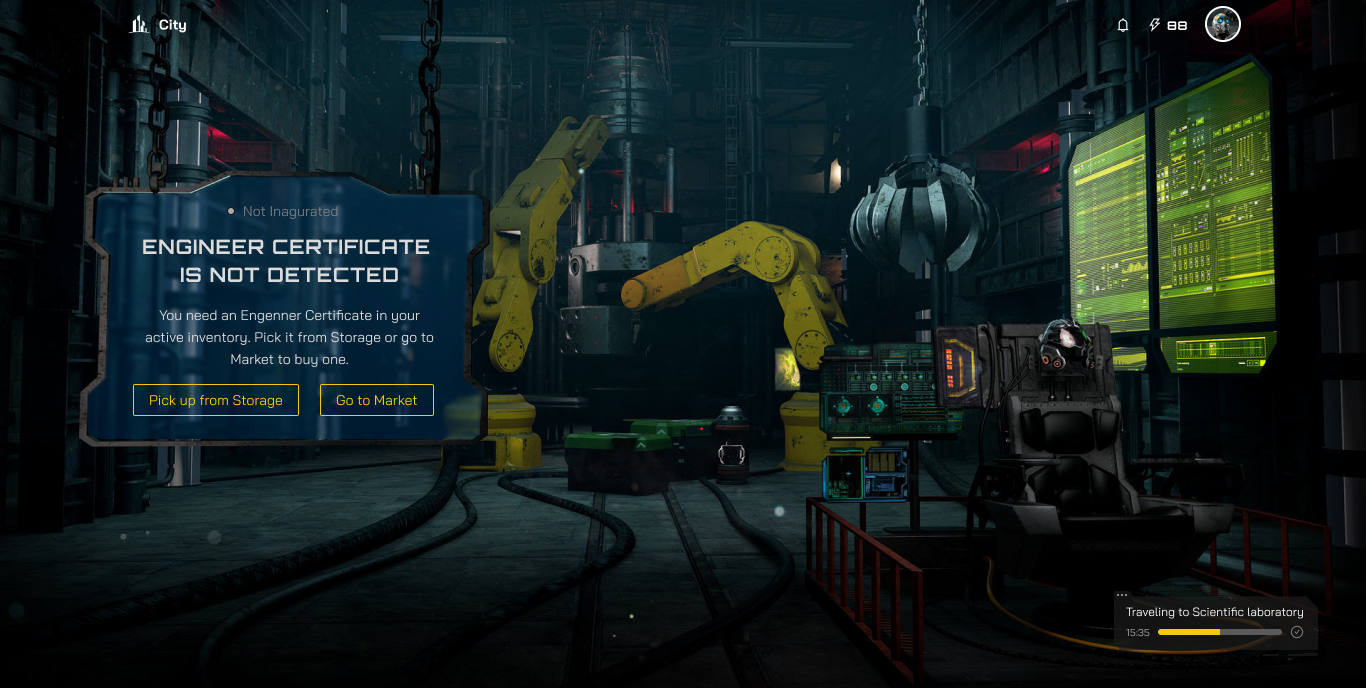Click the lightning energy counter
This screenshot has height=688, width=1366.
[1168, 25]
